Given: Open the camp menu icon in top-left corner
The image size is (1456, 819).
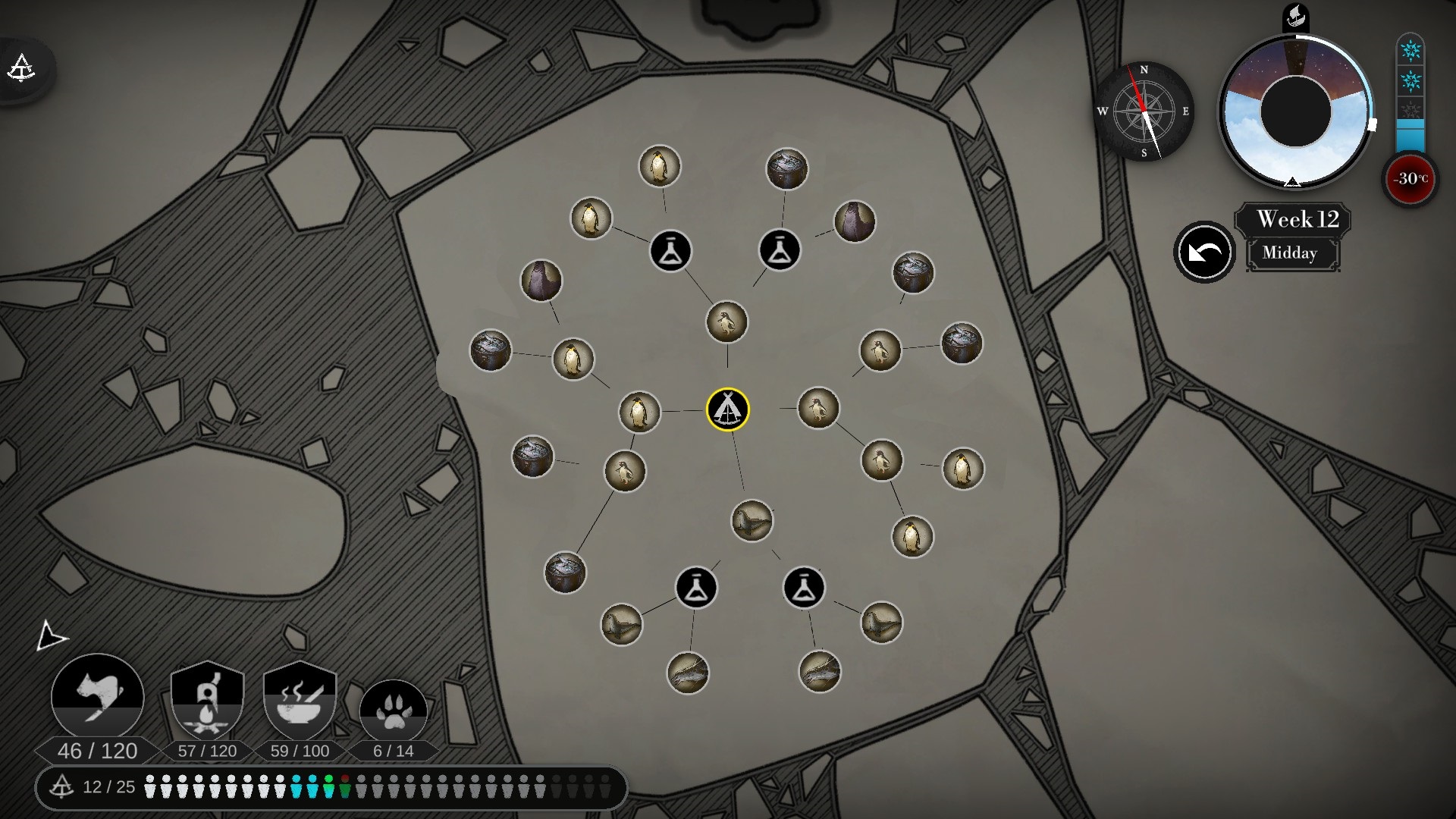Looking at the screenshot, I should 21,68.
